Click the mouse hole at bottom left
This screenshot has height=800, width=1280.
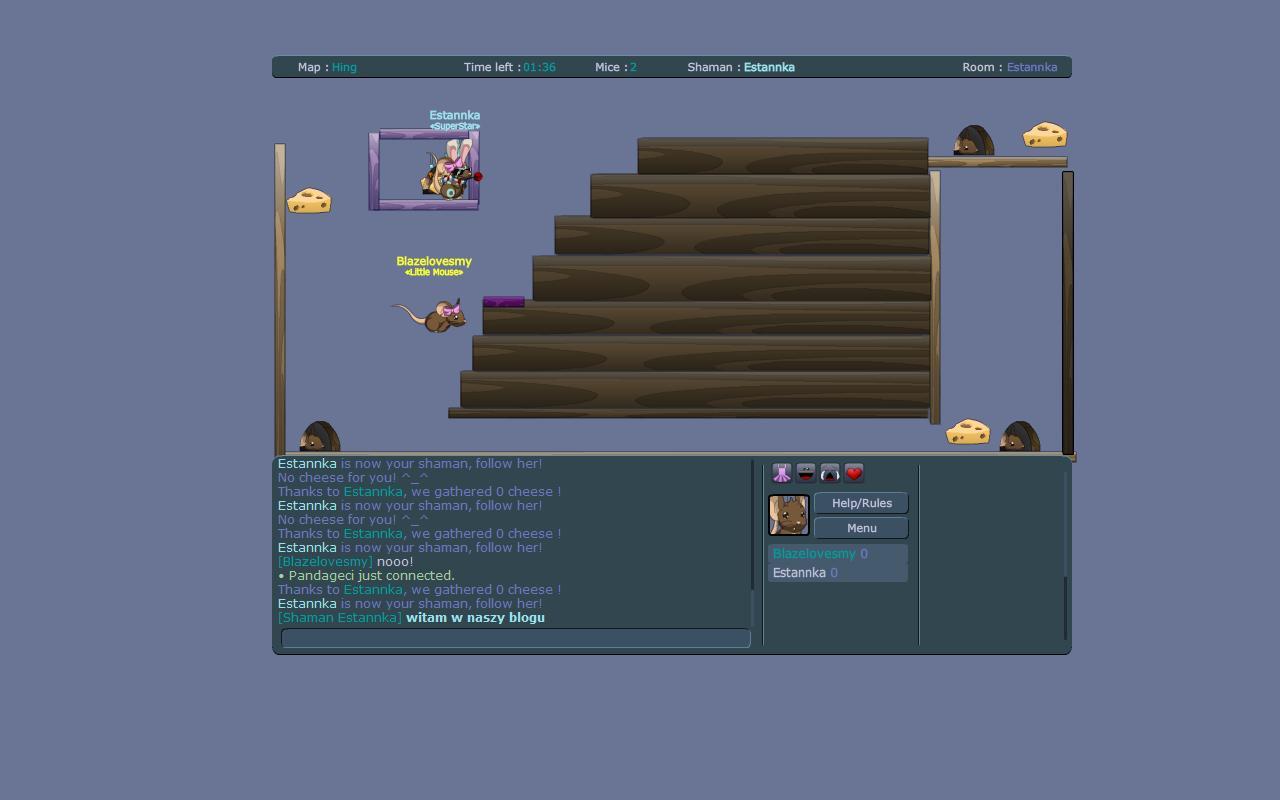(318, 437)
